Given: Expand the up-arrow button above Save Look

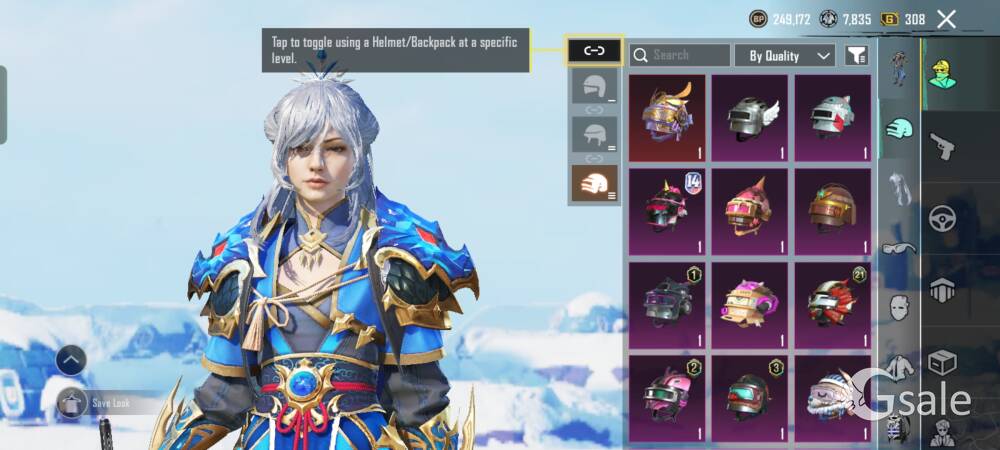Looking at the screenshot, I should [70, 360].
